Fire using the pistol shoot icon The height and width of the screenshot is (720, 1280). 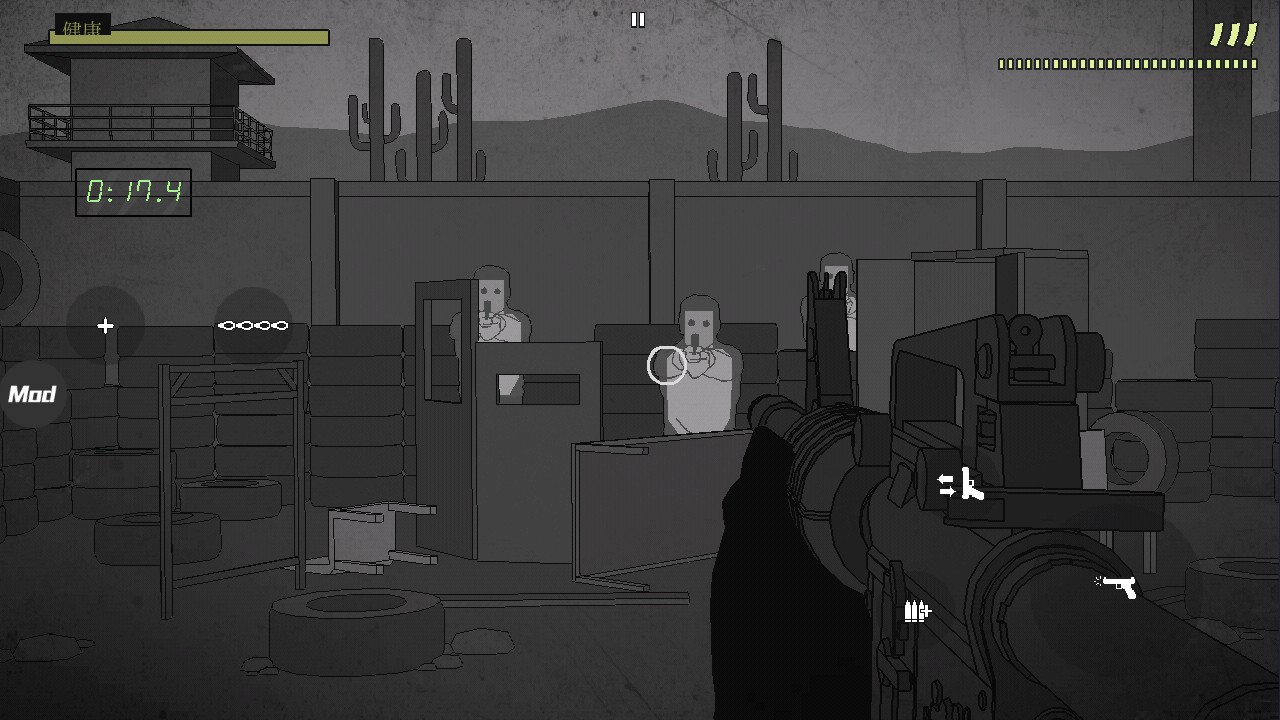[1117, 584]
